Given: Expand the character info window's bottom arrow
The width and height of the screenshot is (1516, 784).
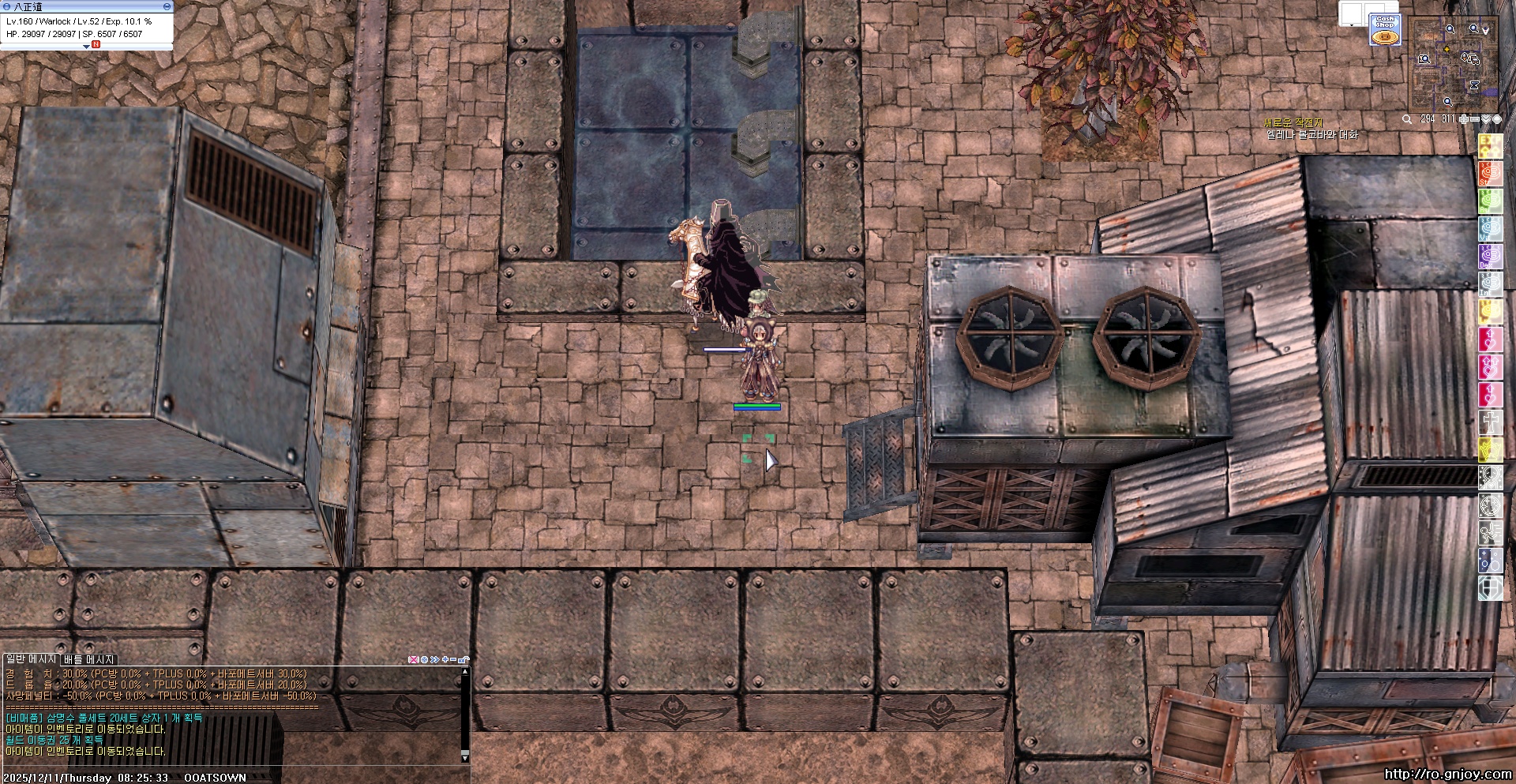Looking at the screenshot, I should pyautogui.click(x=86, y=47).
